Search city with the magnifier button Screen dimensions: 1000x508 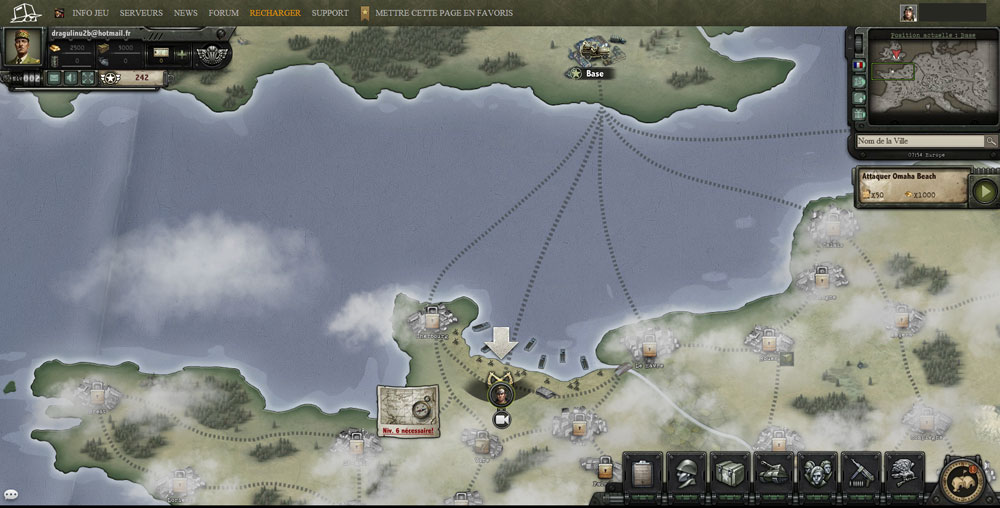[991, 142]
